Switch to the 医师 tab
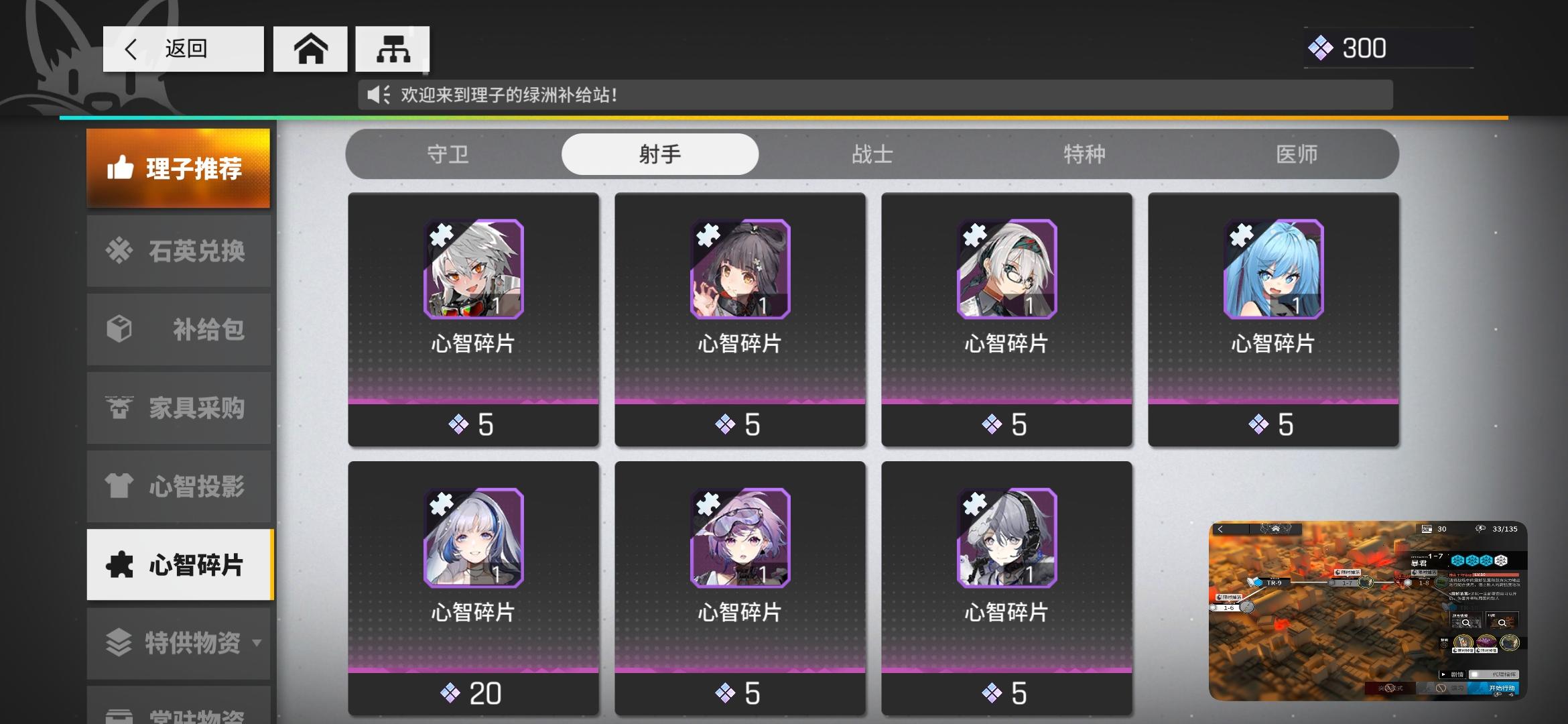This screenshot has height=724, width=1568. tap(1297, 154)
